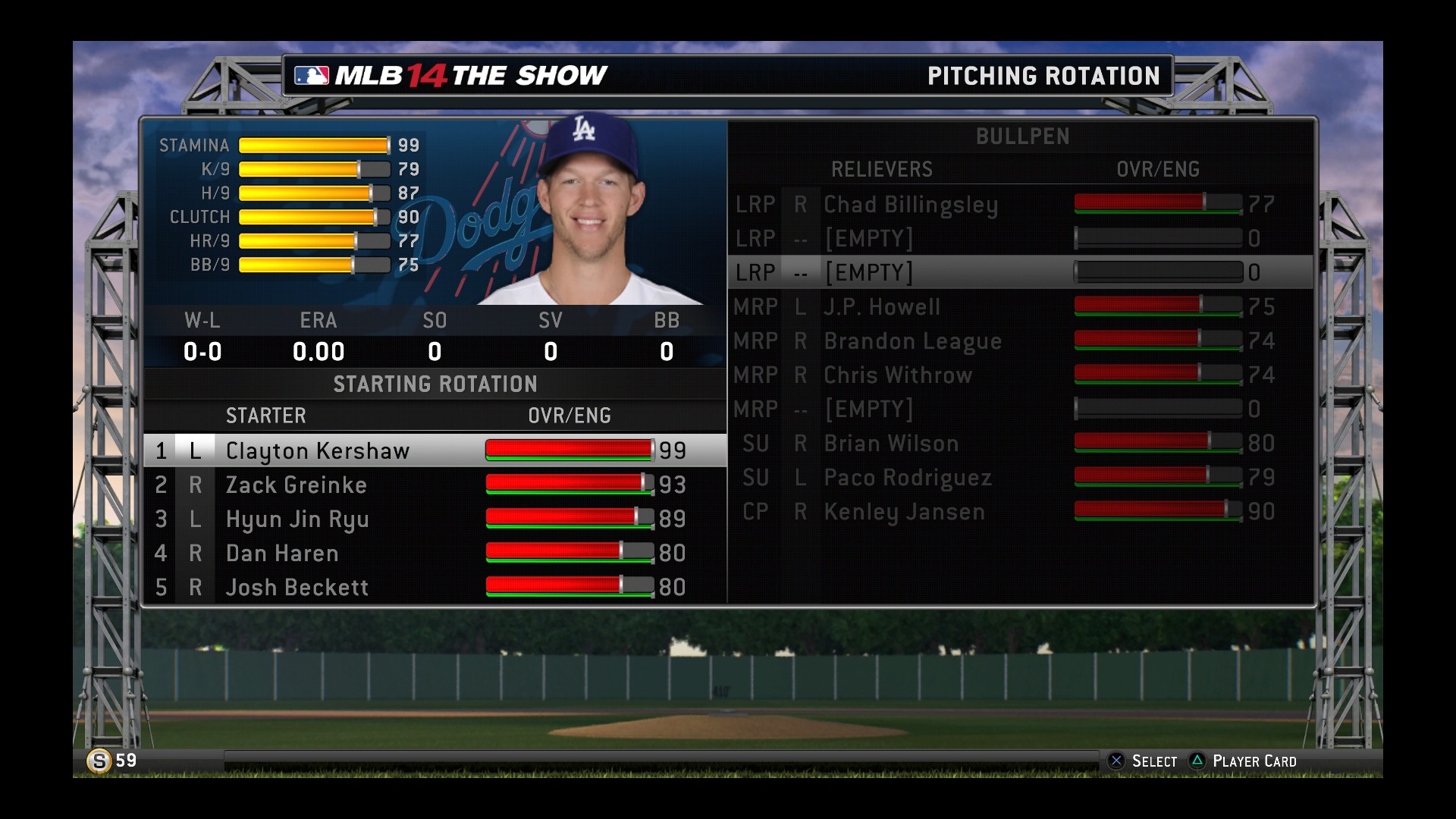The image size is (1456, 819).
Task: Pick Hyun Jin Ryu as starter
Action: point(297,519)
